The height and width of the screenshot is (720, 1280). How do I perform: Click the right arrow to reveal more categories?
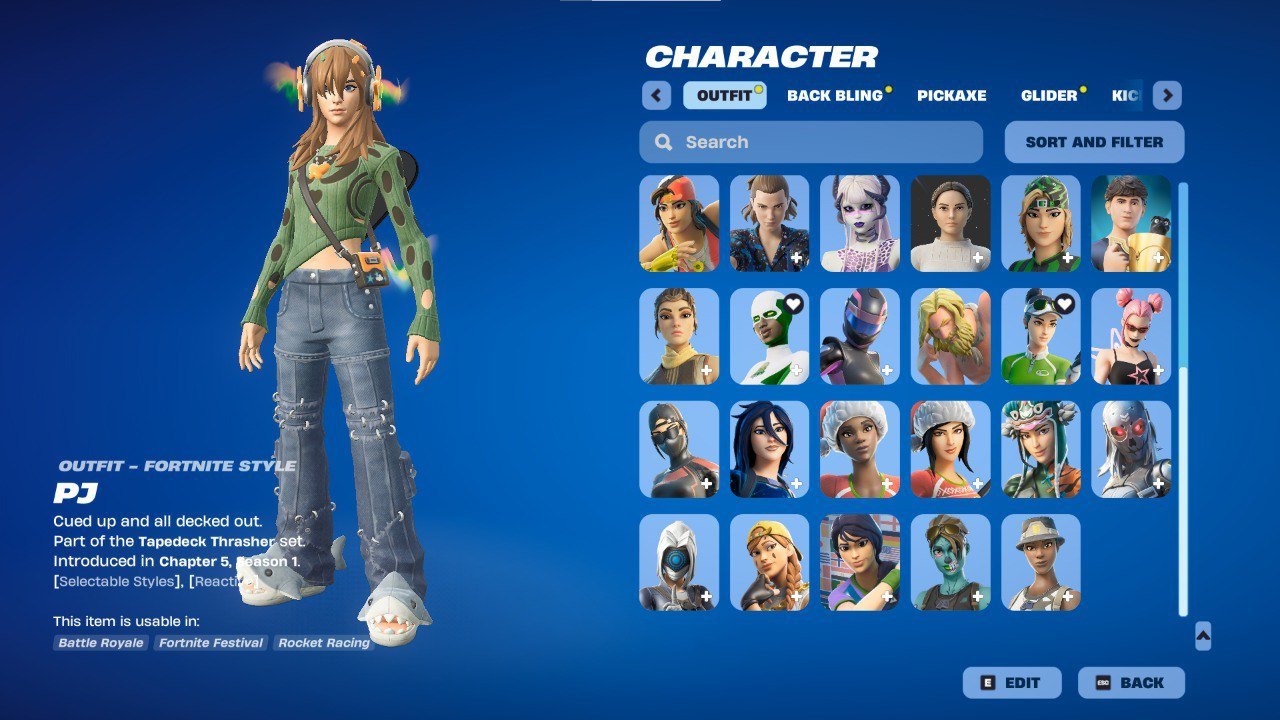click(1166, 95)
